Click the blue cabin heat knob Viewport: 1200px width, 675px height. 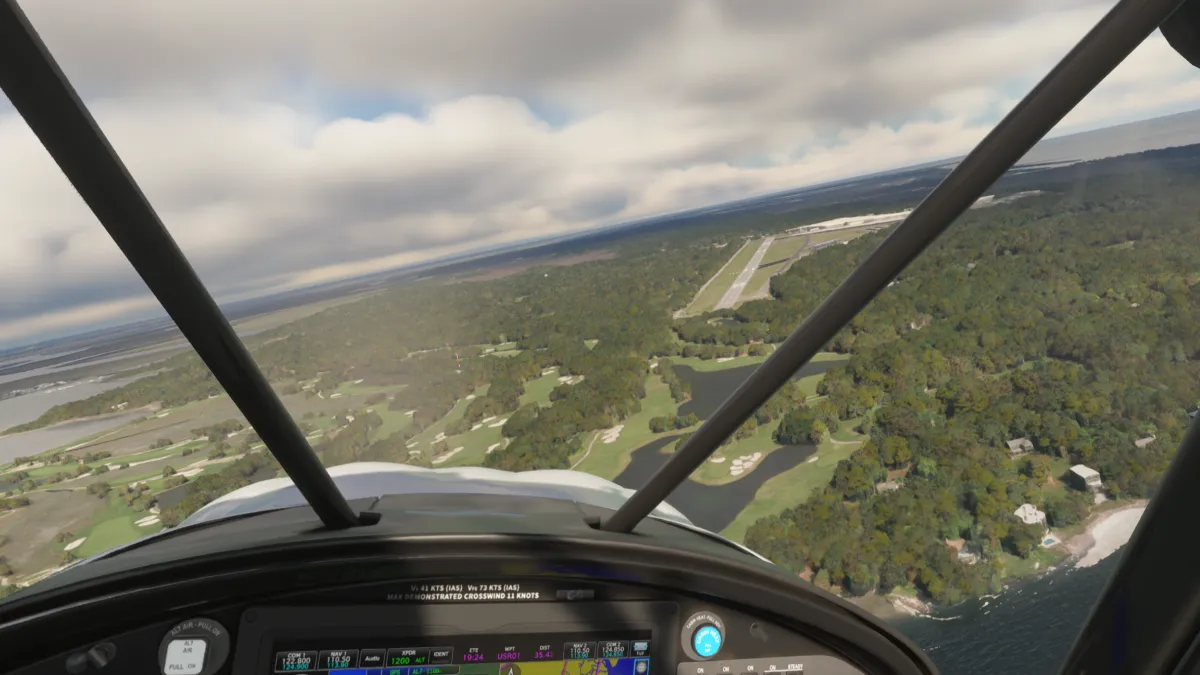[707, 639]
